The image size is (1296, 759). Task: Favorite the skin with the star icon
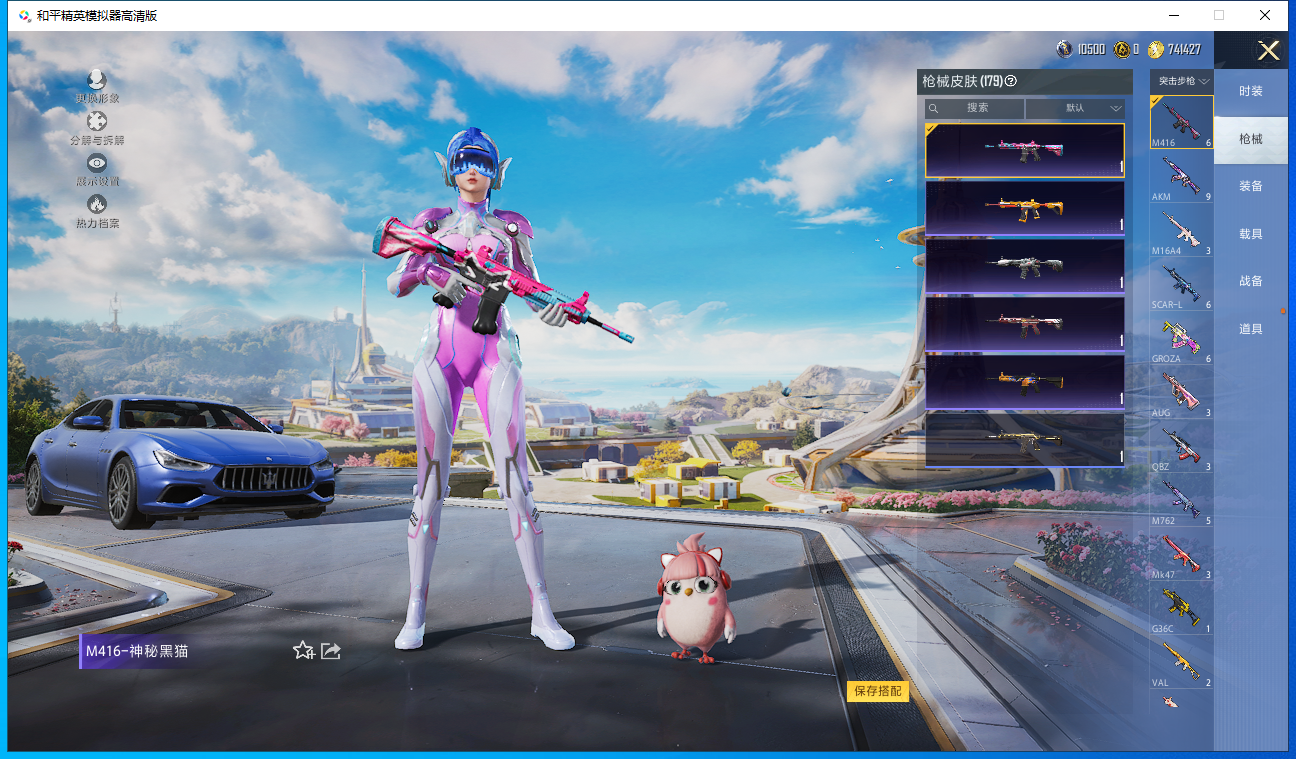click(303, 651)
